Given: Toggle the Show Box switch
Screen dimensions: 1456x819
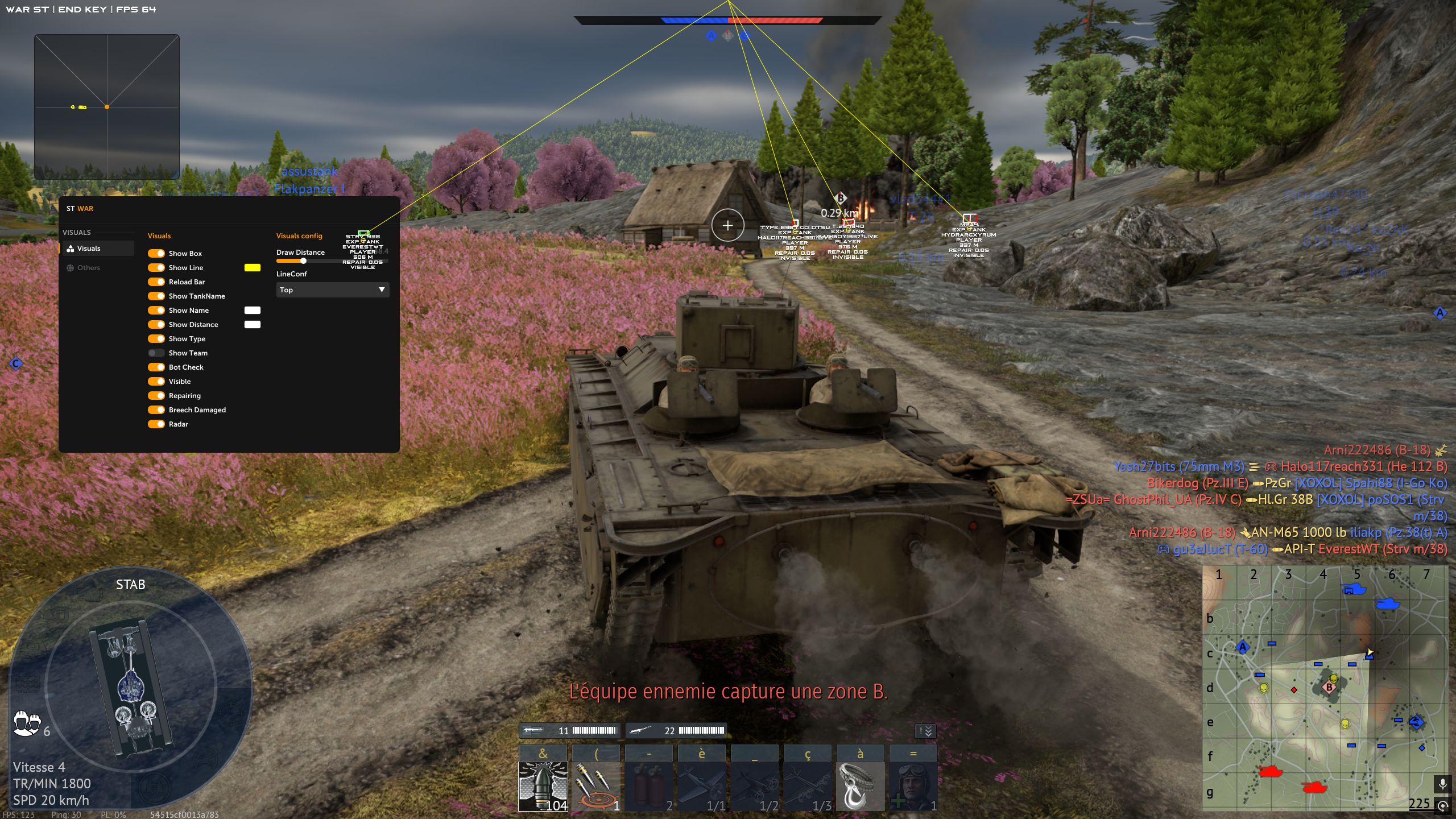Looking at the screenshot, I should point(156,254).
